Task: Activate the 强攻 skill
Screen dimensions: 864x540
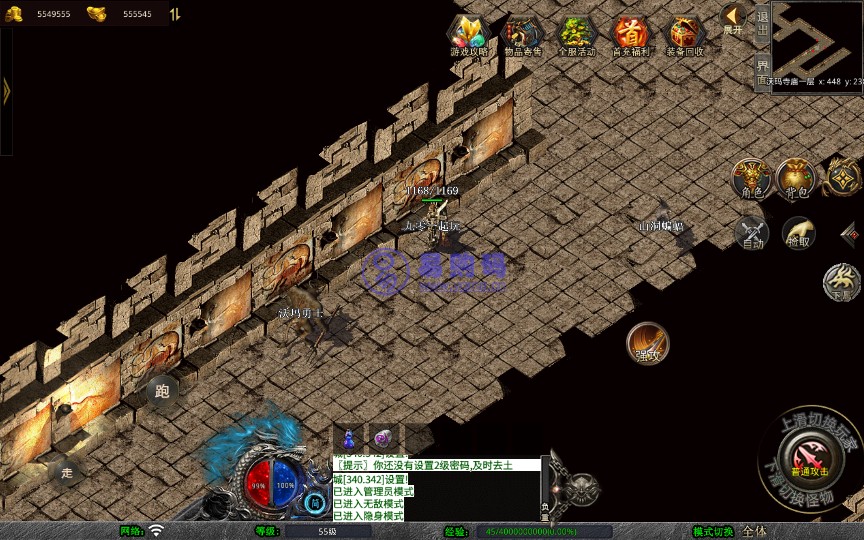Action: 647,342
